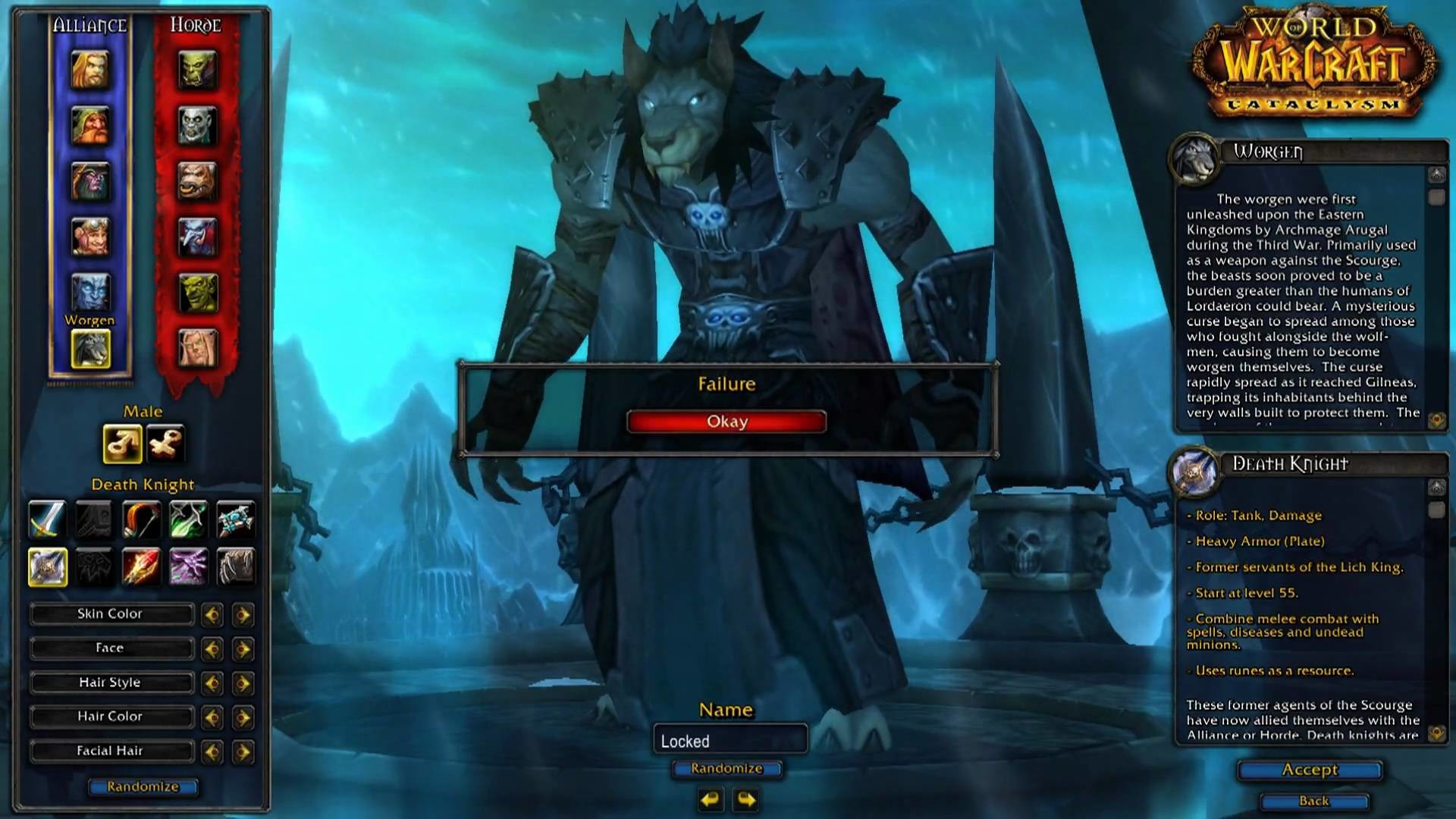Click the previous Facial Hair arrow

(x=210, y=751)
